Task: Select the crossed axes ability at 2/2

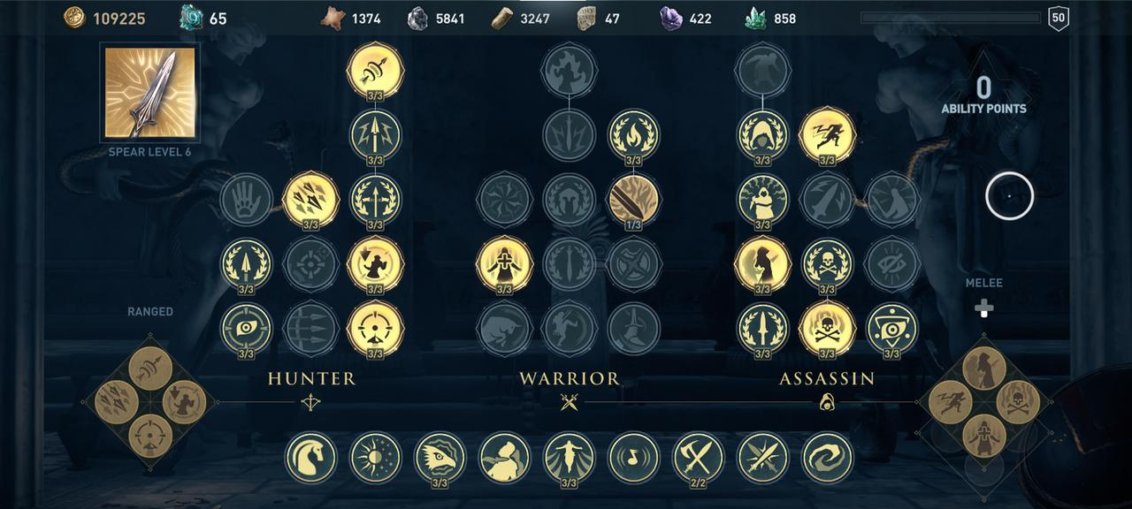Action: (698, 458)
